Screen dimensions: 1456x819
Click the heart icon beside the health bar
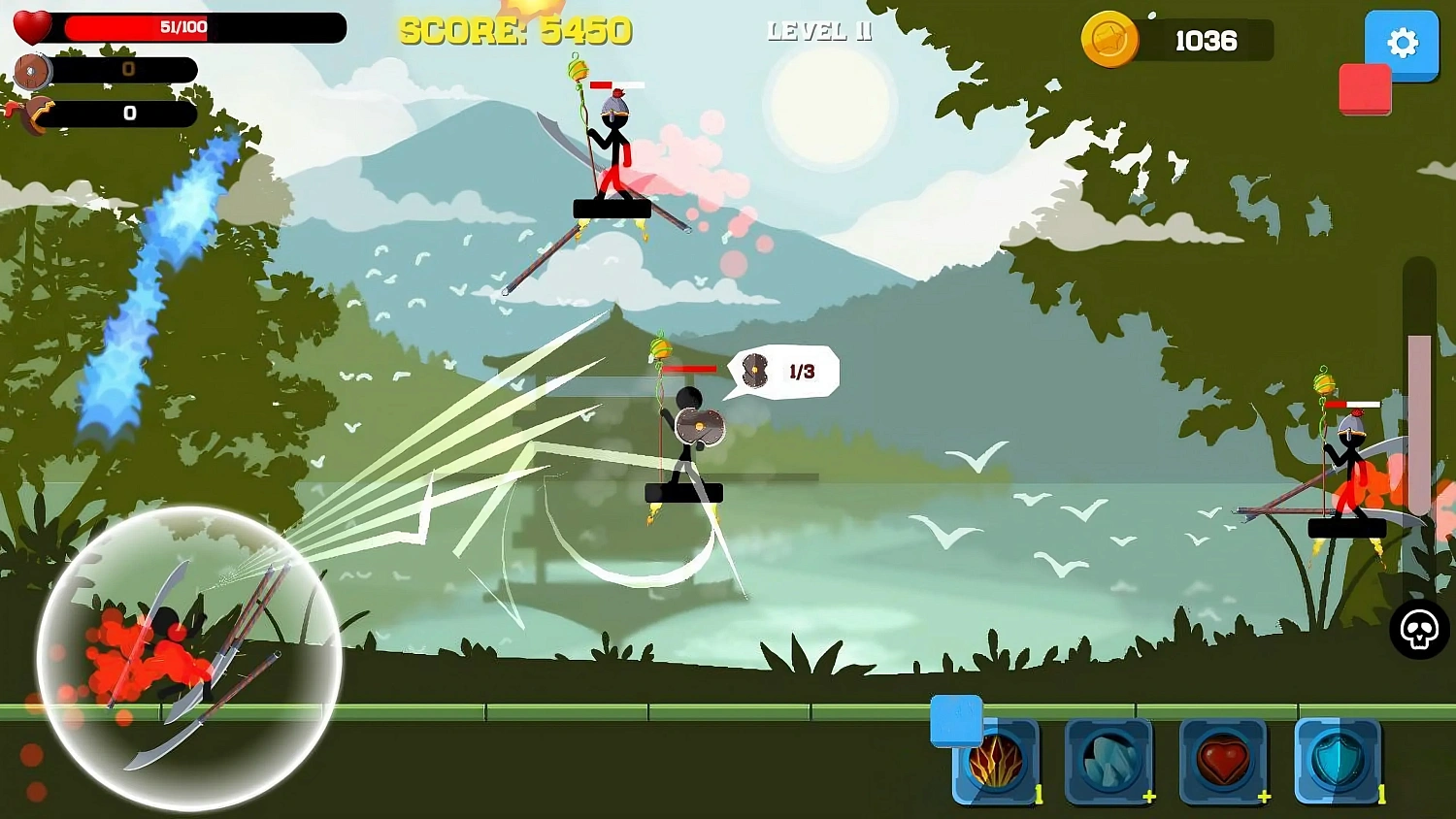pos(31,24)
